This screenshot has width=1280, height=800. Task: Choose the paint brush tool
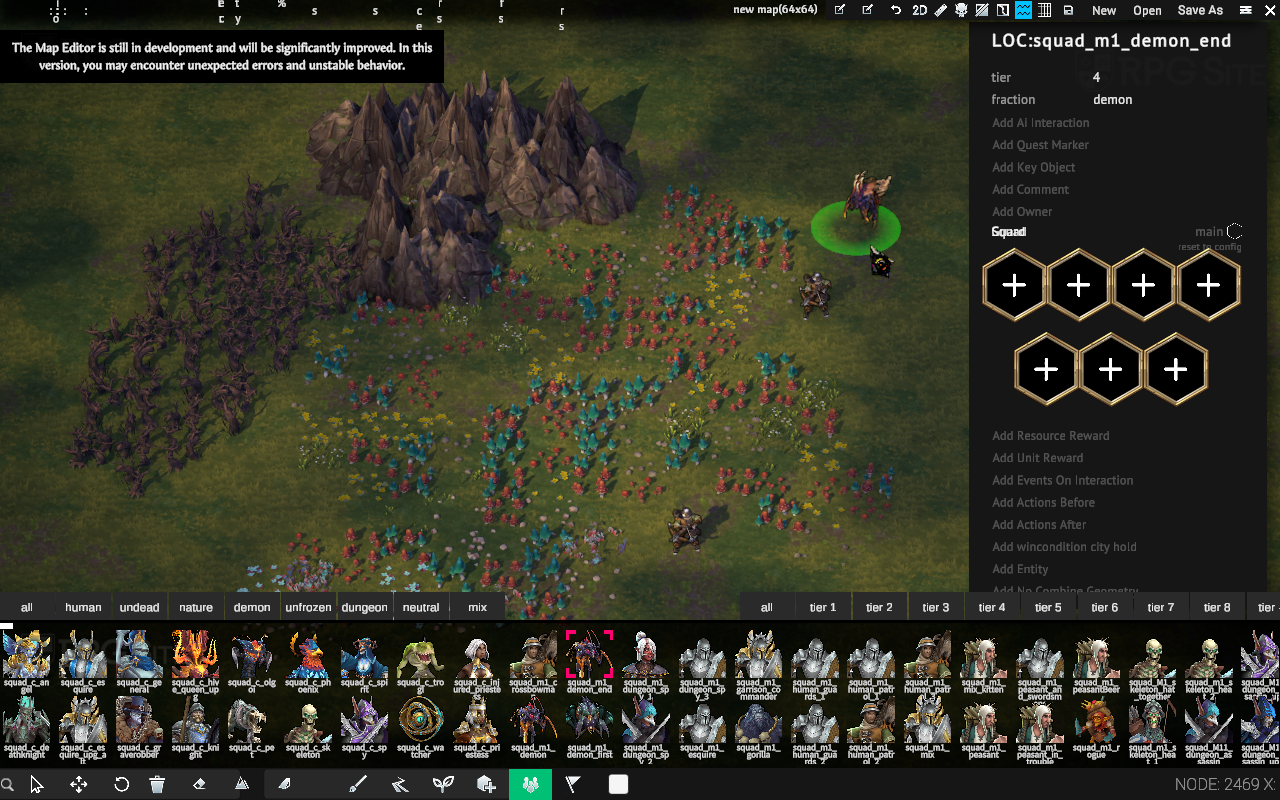(x=358, y=785)
